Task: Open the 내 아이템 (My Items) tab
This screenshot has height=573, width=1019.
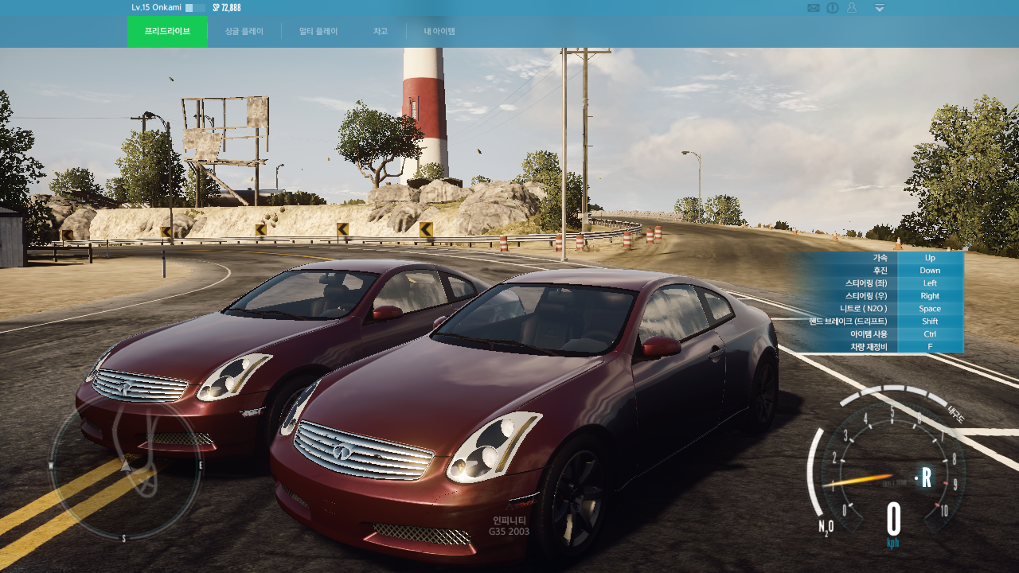Action: coord(439,31)
